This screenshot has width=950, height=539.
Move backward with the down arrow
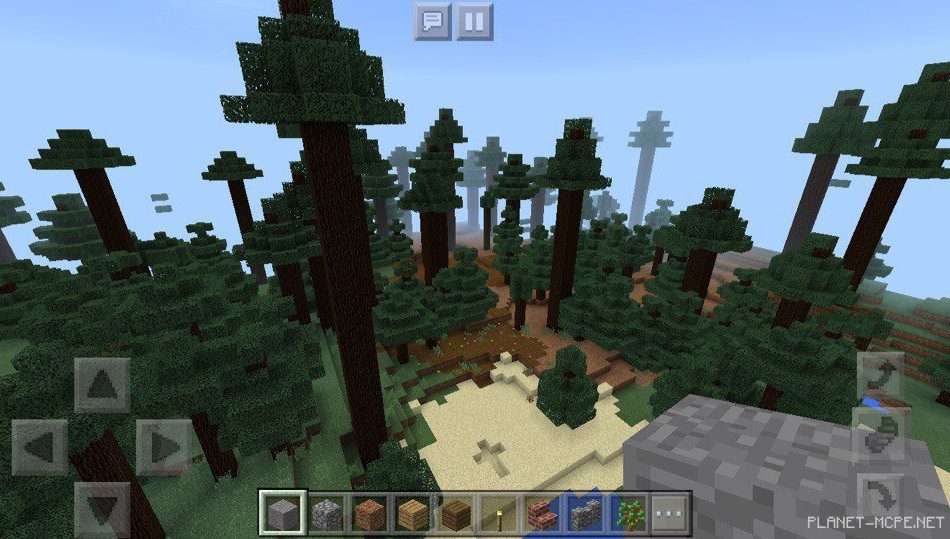(102, 509)
